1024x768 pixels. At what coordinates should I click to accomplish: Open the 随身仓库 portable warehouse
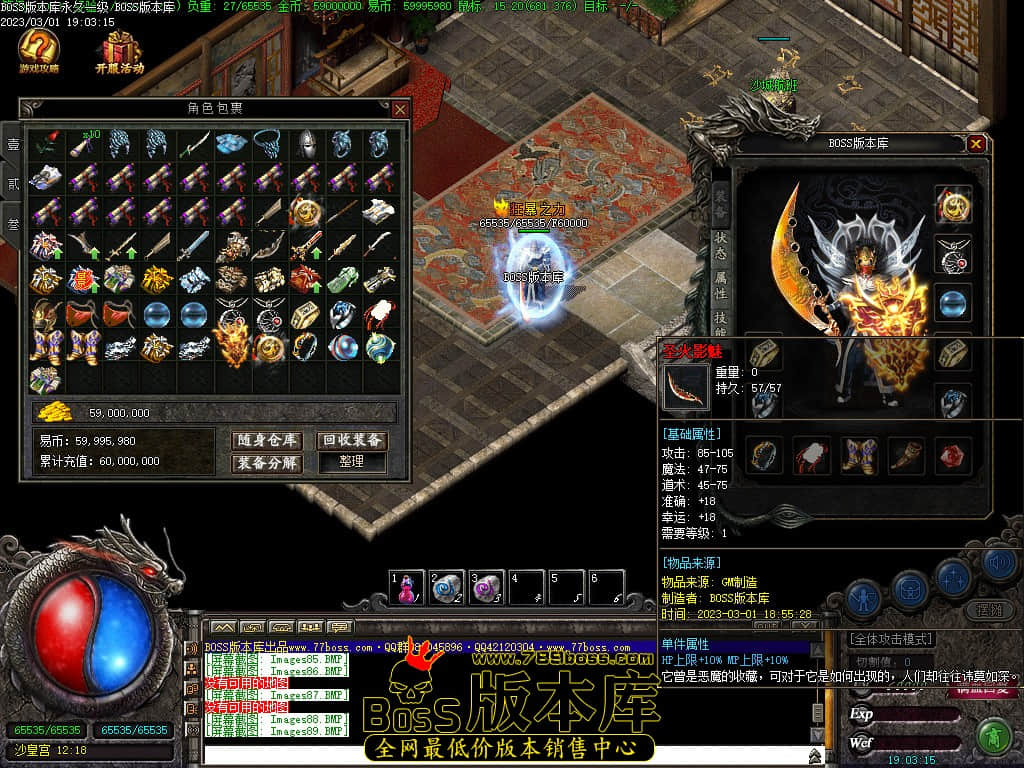(x=267, y=440)
